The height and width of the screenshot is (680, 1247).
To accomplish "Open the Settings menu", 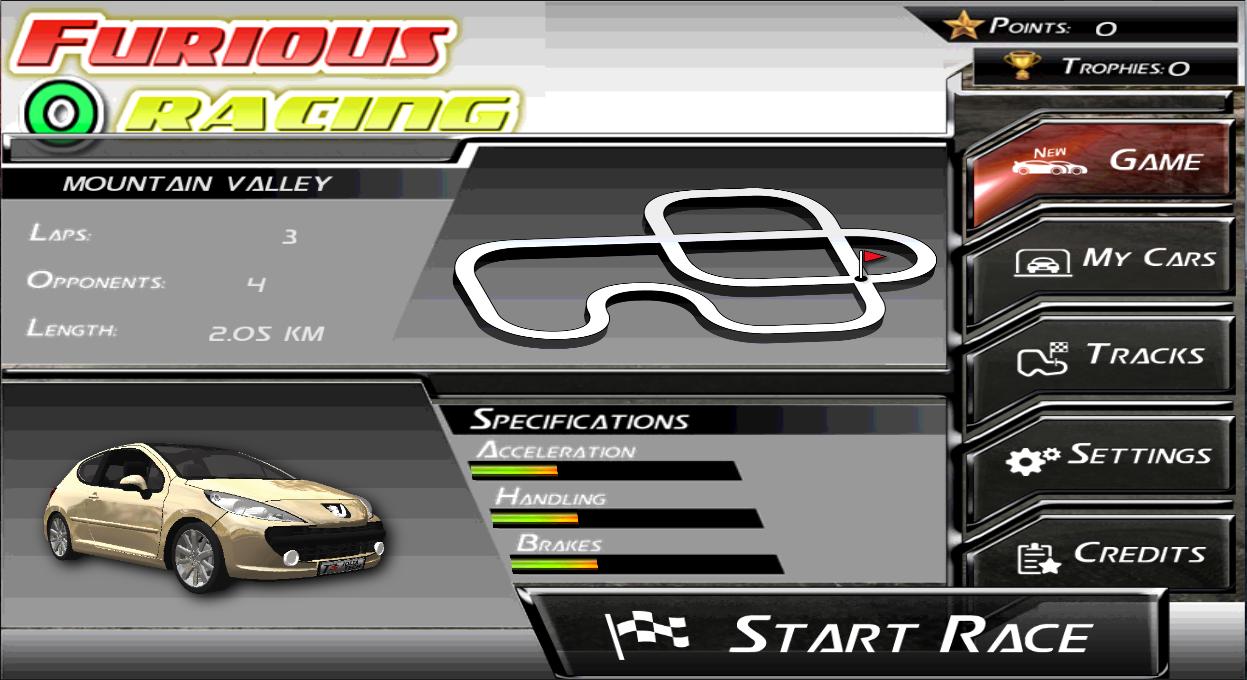I will (1100, 456).
